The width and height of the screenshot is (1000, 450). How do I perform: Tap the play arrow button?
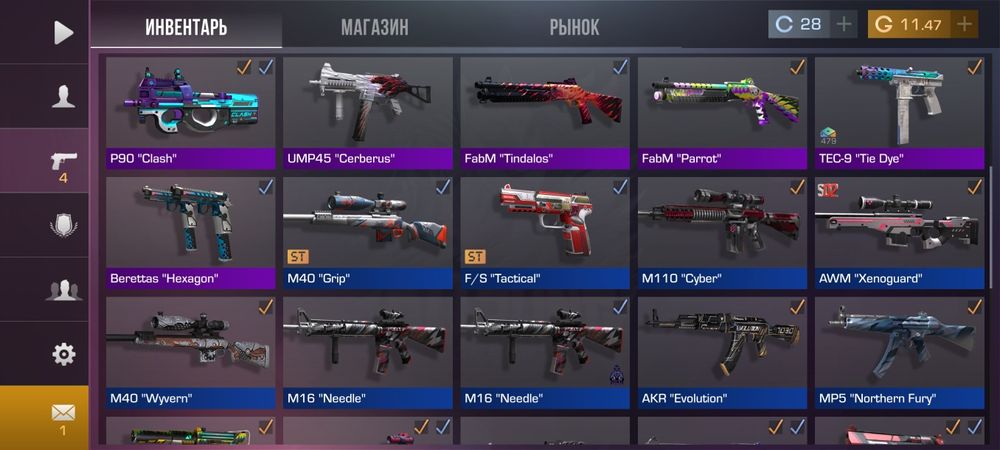(x=63, y=33)
